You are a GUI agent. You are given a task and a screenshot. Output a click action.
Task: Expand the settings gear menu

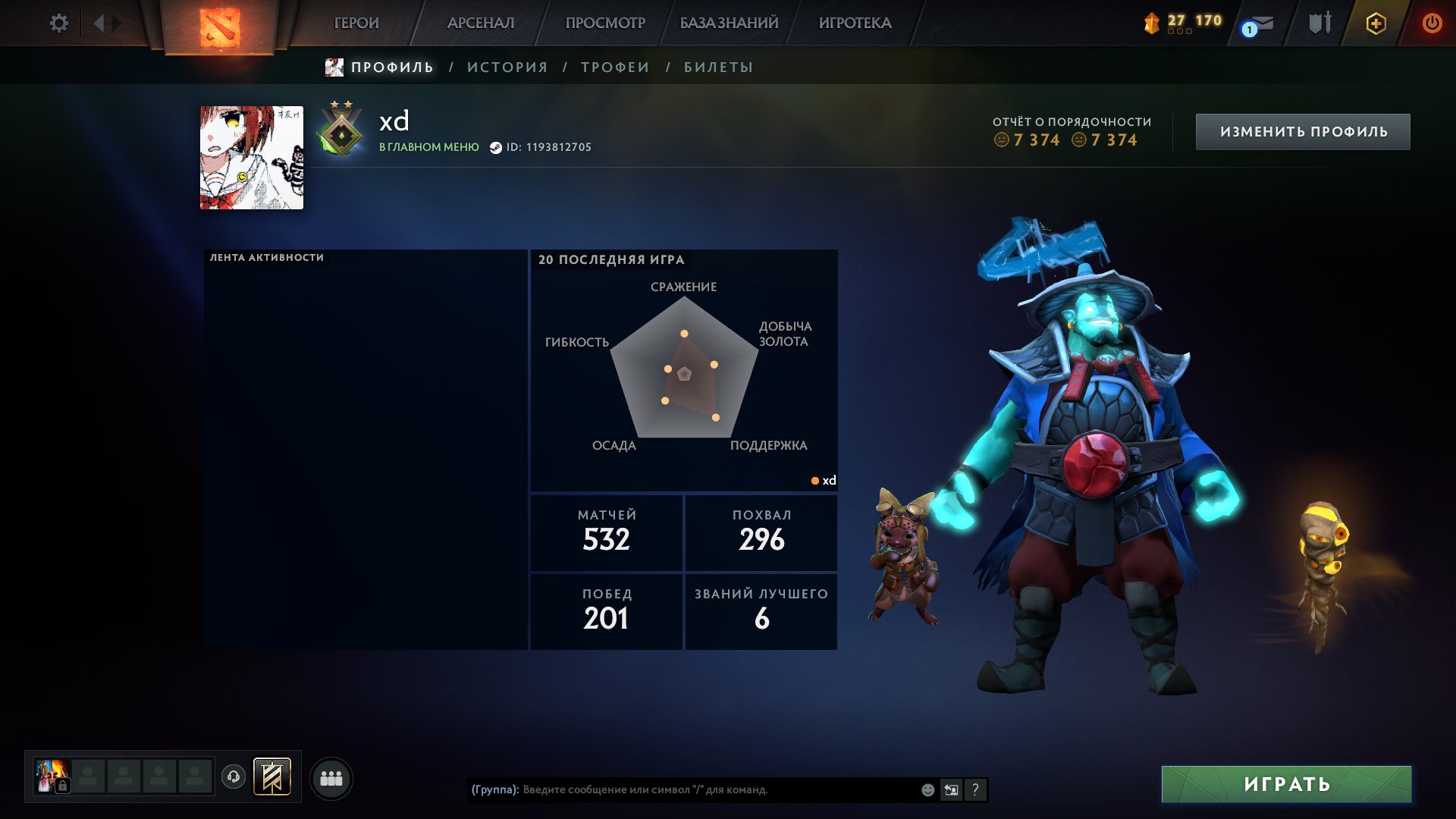59,23
